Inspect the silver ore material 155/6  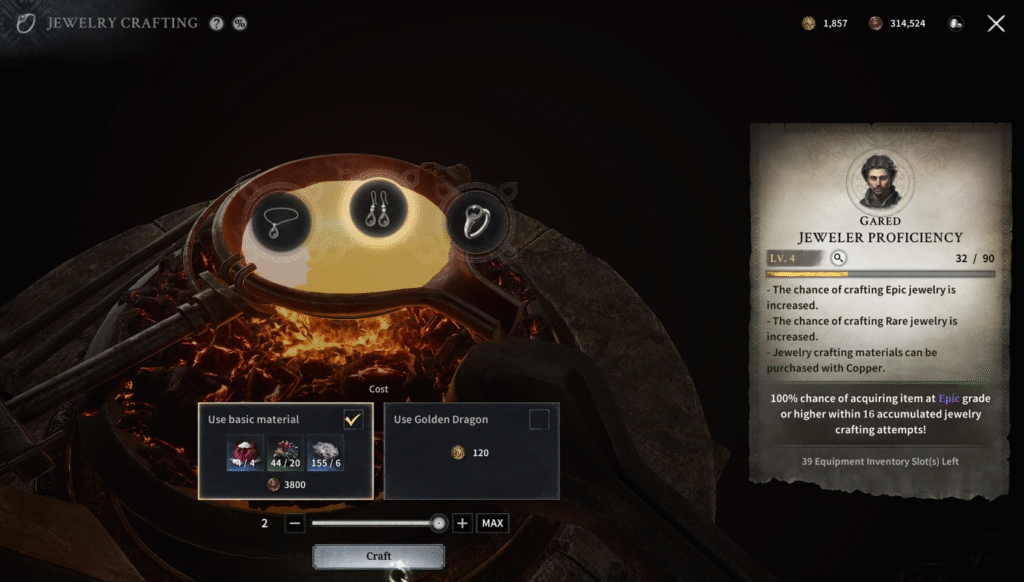(325, 453)
